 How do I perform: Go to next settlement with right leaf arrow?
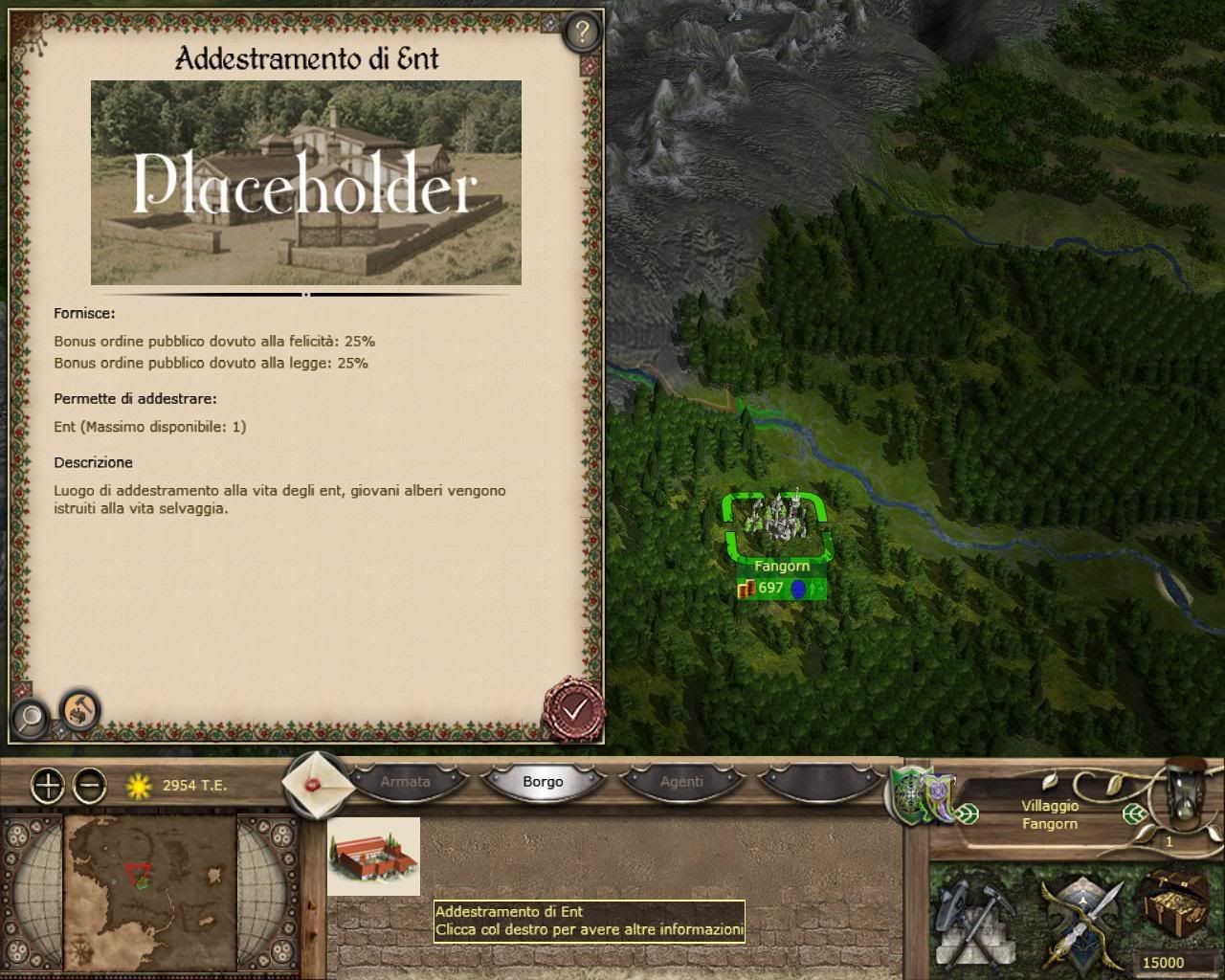[x=1134, y=814]
